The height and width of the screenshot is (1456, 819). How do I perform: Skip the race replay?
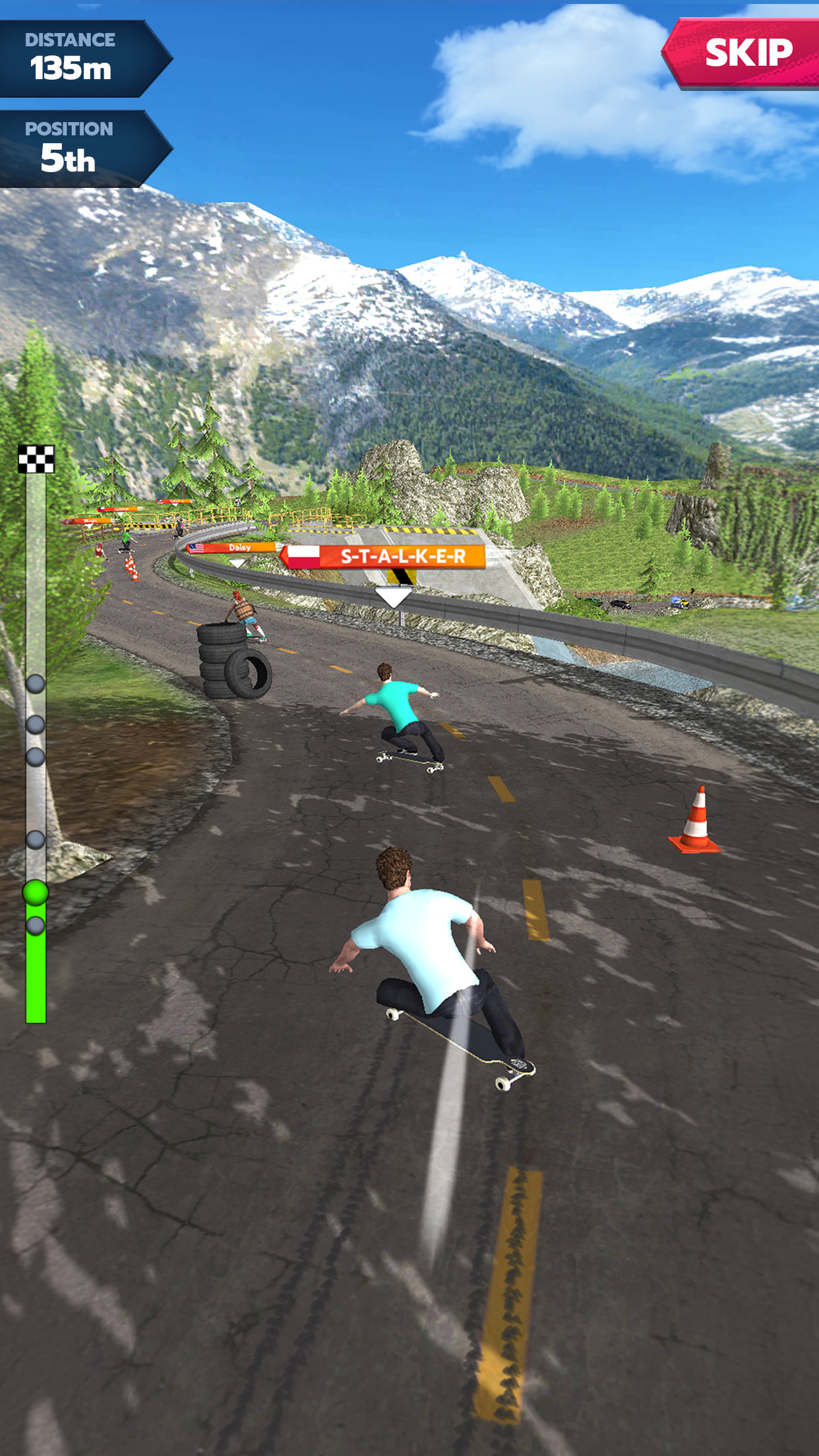pos(745,53)
